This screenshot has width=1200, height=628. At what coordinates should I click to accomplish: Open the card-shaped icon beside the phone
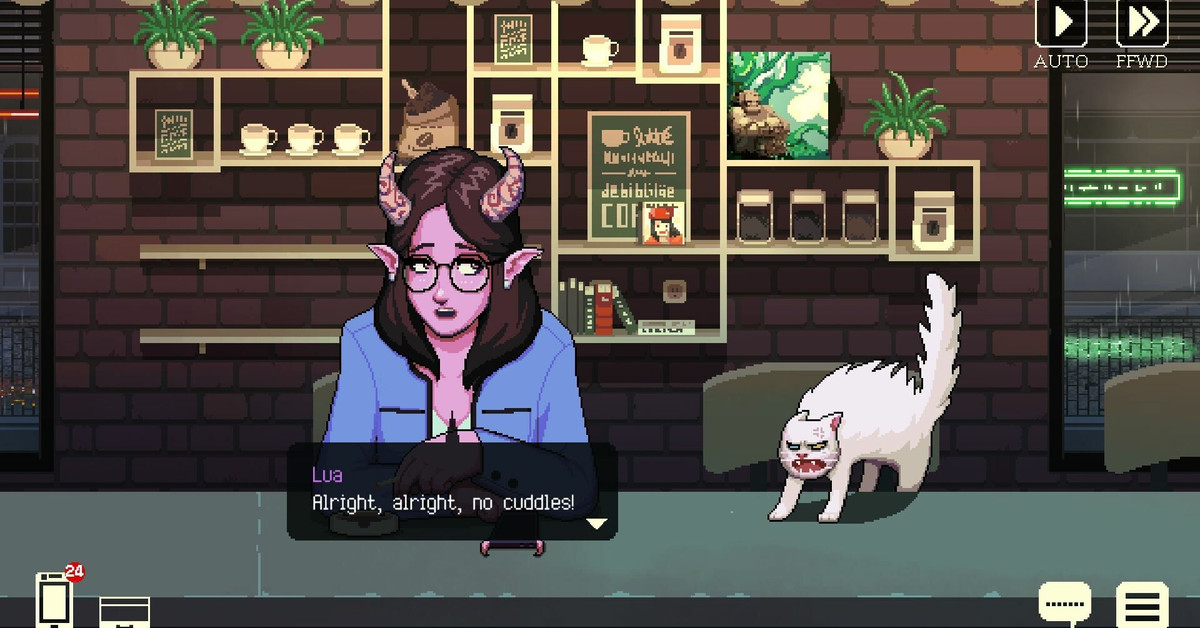click(125, 611)
